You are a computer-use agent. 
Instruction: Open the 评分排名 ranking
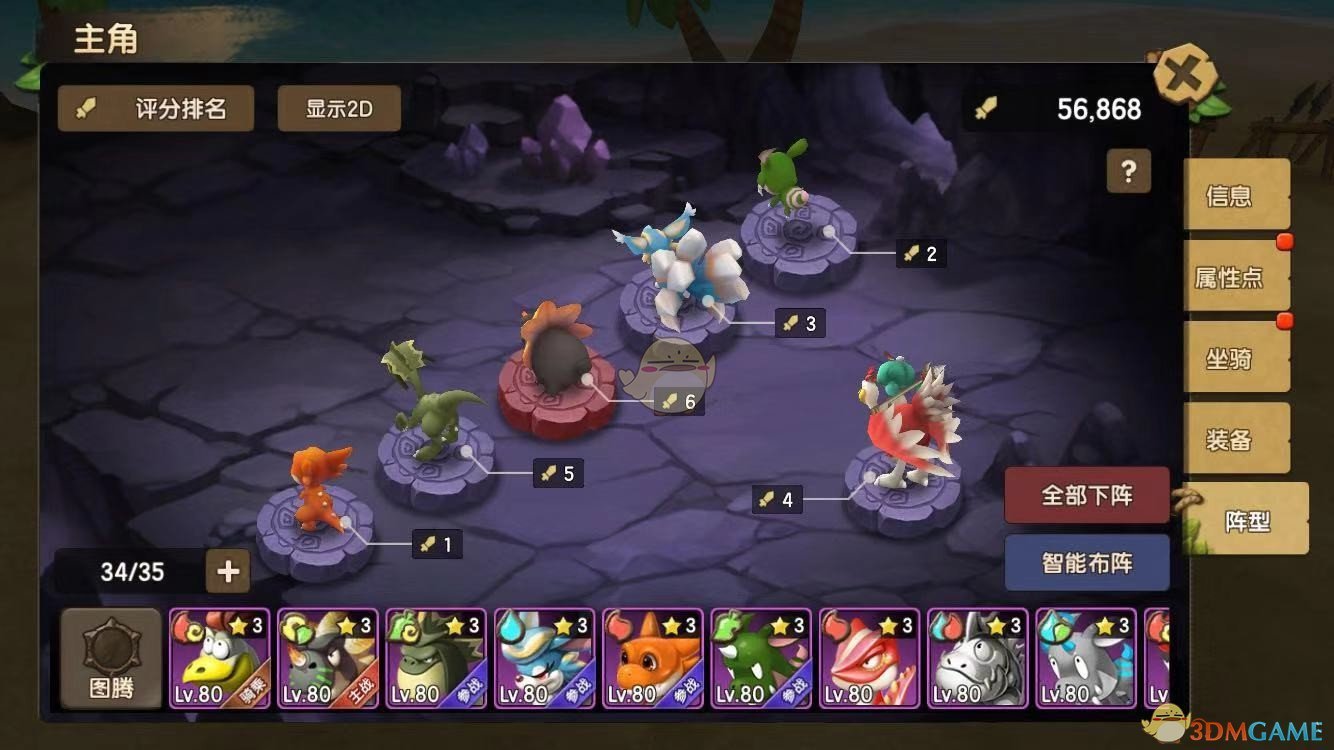click(x=155, y=108)
